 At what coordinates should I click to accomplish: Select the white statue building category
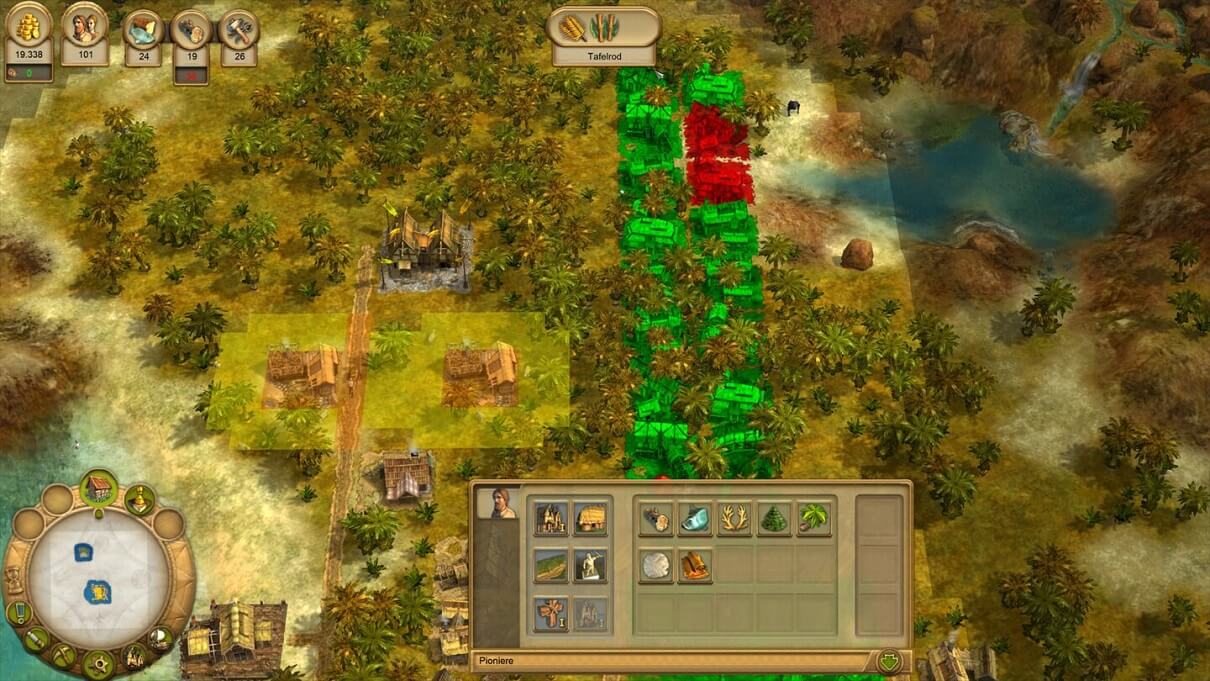click(590, 565)
